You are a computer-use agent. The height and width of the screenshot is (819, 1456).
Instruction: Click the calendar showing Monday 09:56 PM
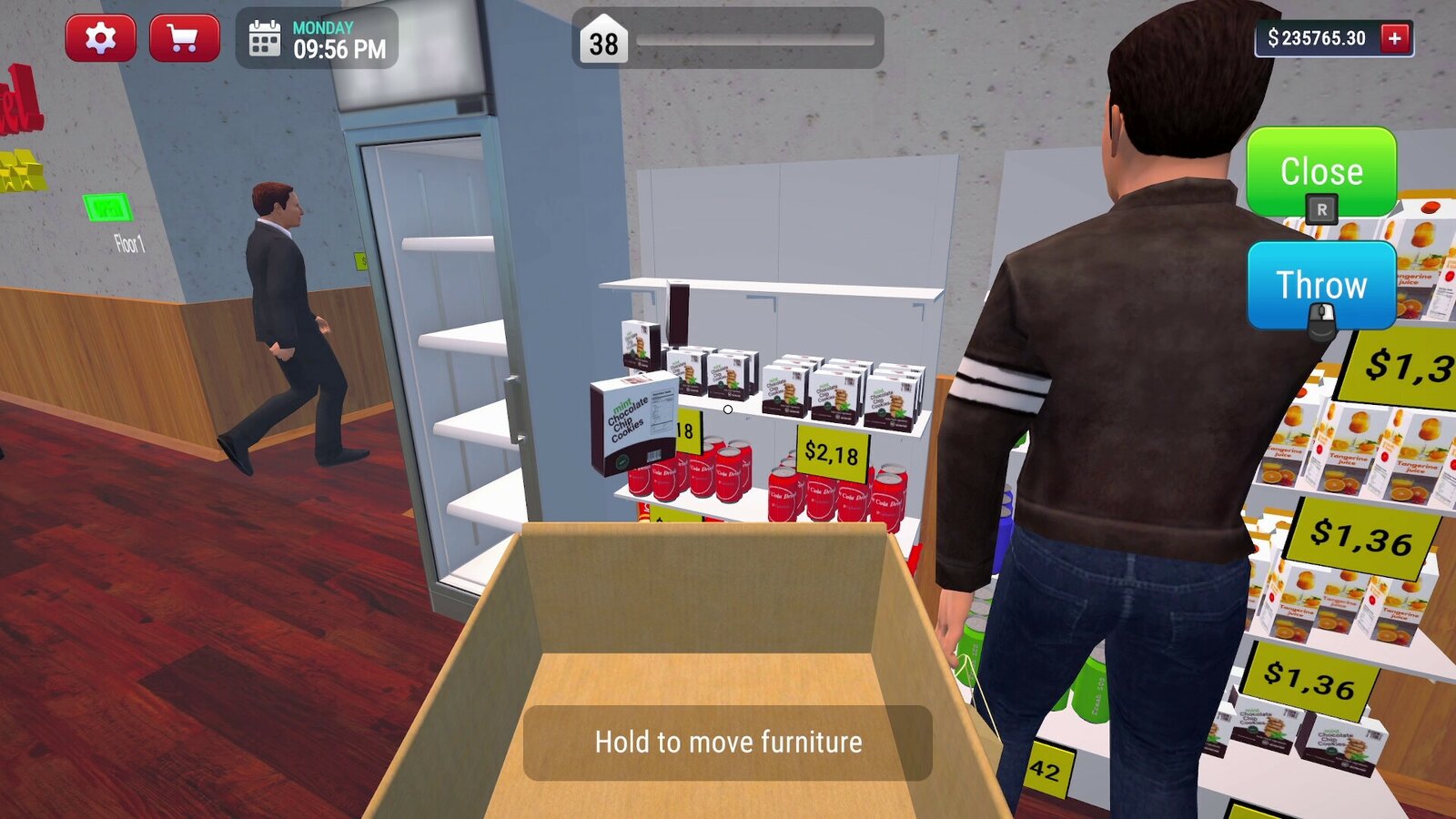coord(314,39)
